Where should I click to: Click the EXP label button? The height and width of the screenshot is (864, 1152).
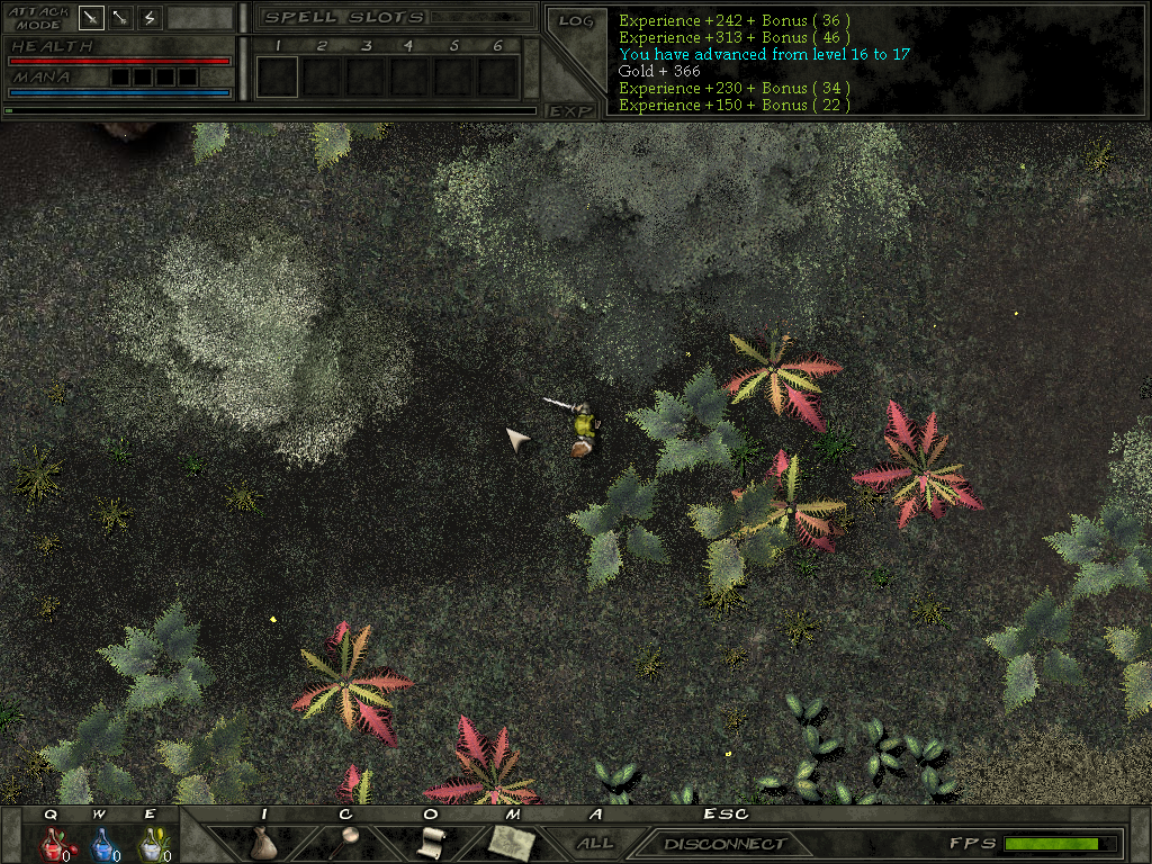click(x=571, y=111)
